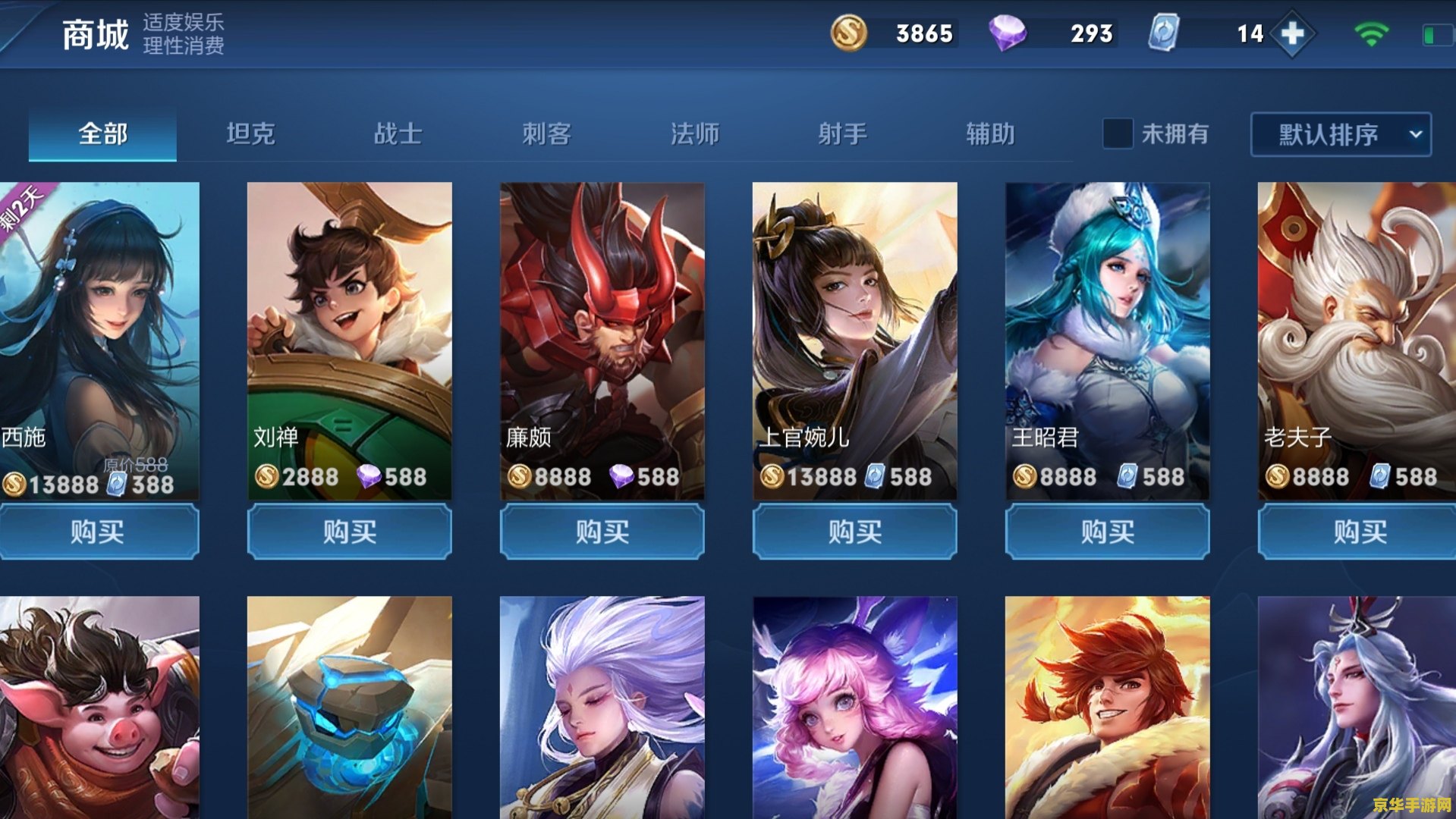Choose the 射手 category tab
1456x819 pixels.
click(x=842, y=134)
